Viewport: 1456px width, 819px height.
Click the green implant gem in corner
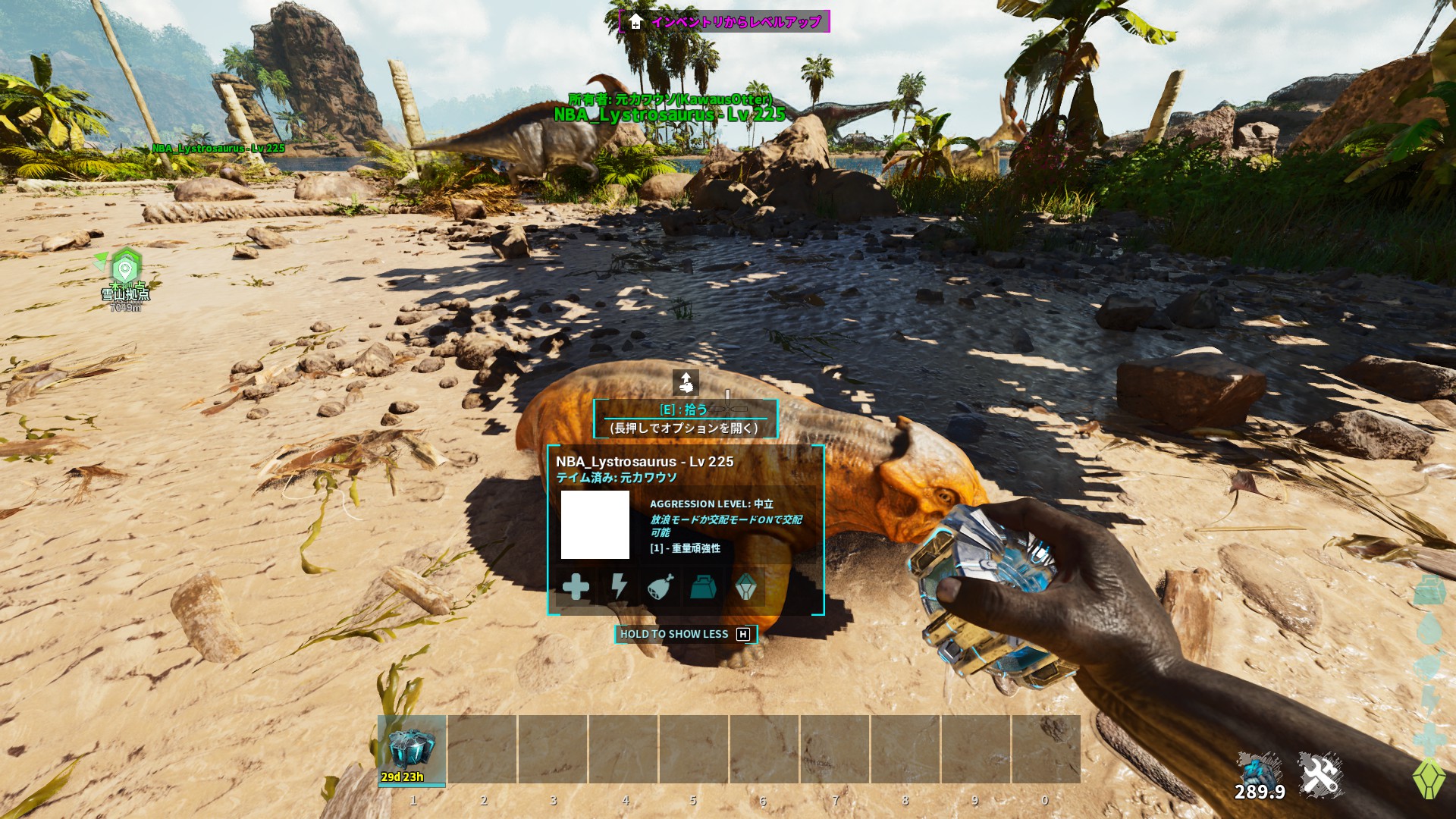click(1428, 778)
